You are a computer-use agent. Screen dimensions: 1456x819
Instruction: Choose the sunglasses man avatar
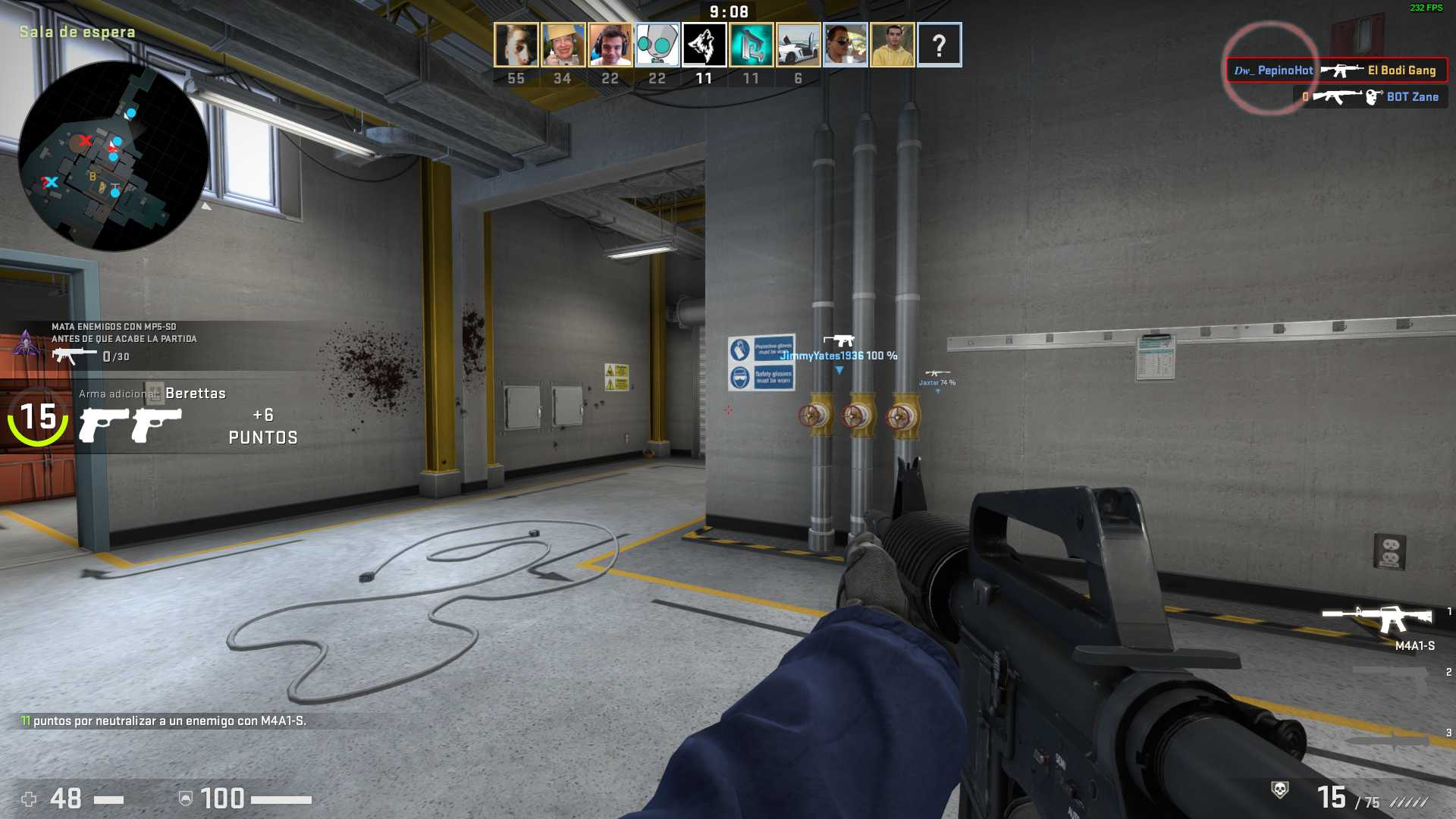coord(846,45)
